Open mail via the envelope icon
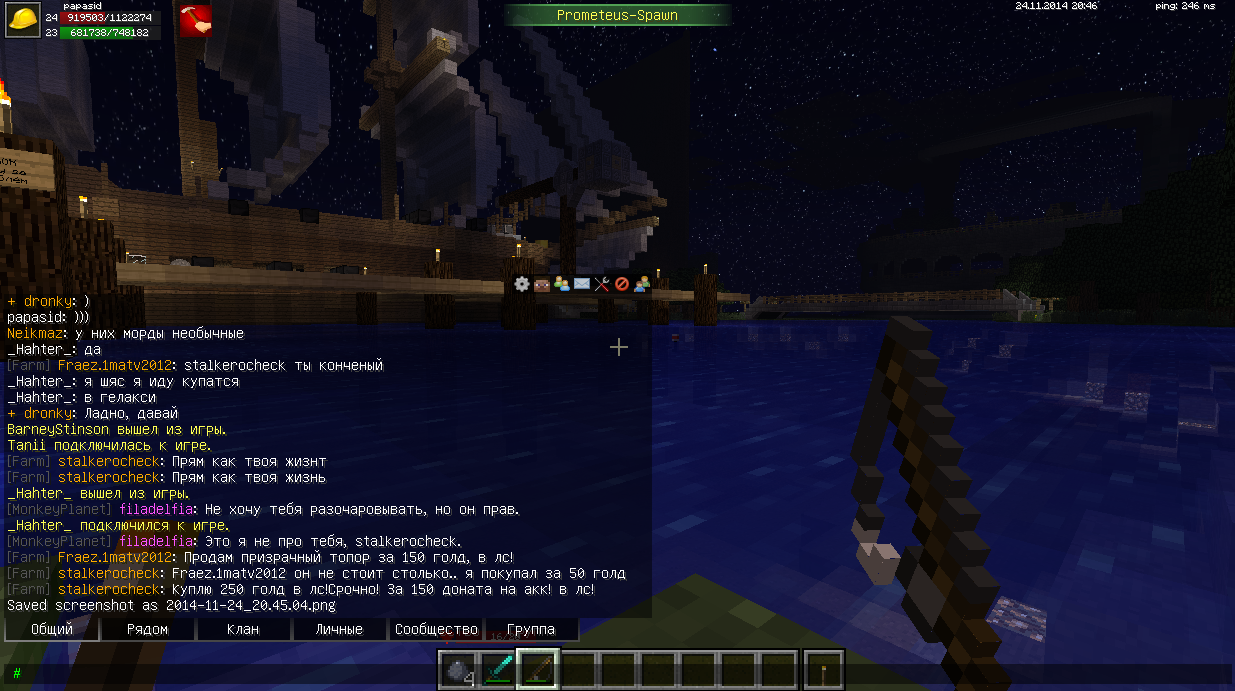 pos(581,284)
